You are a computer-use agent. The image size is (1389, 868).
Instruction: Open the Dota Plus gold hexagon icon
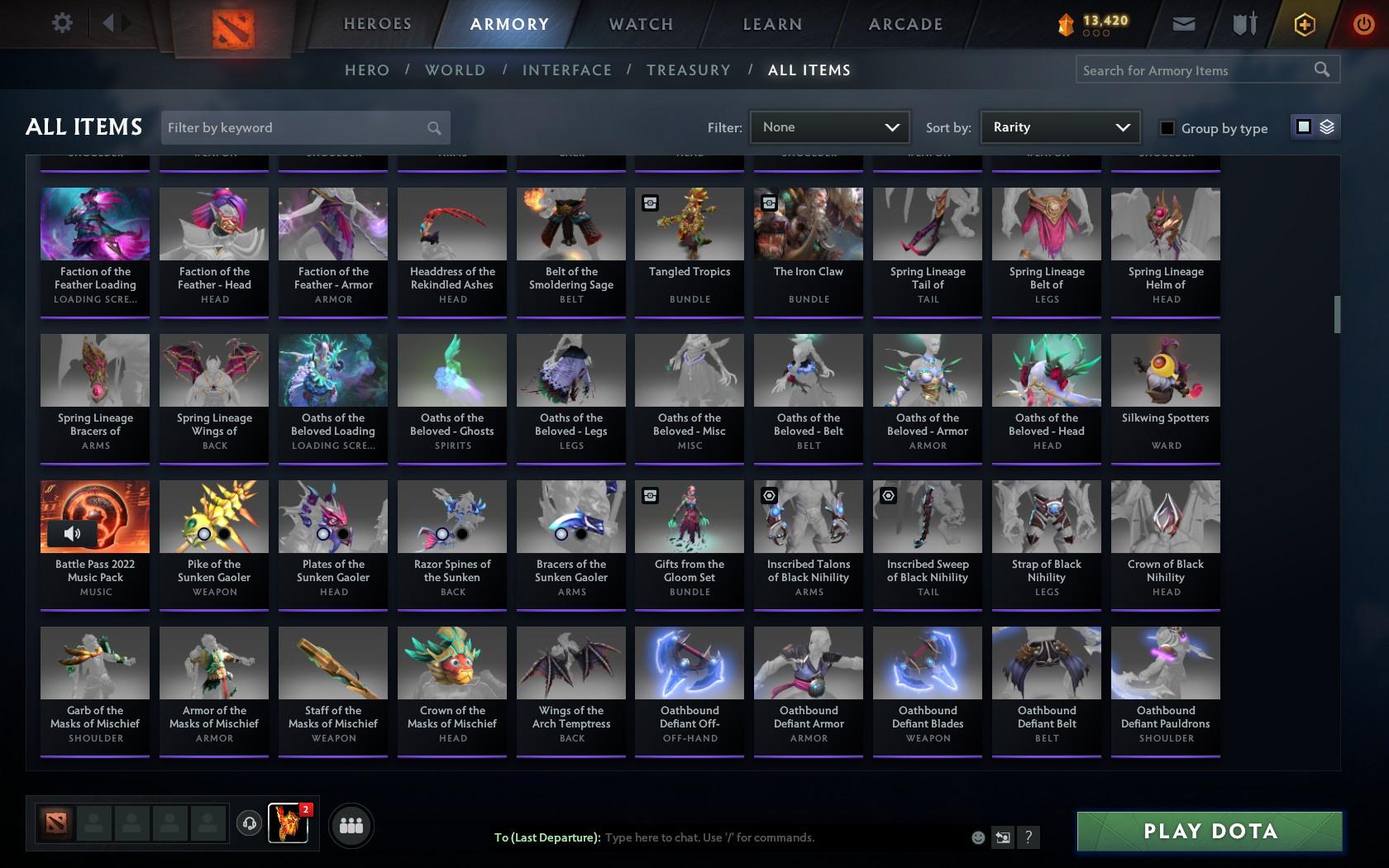click(x=1305, y=24)
